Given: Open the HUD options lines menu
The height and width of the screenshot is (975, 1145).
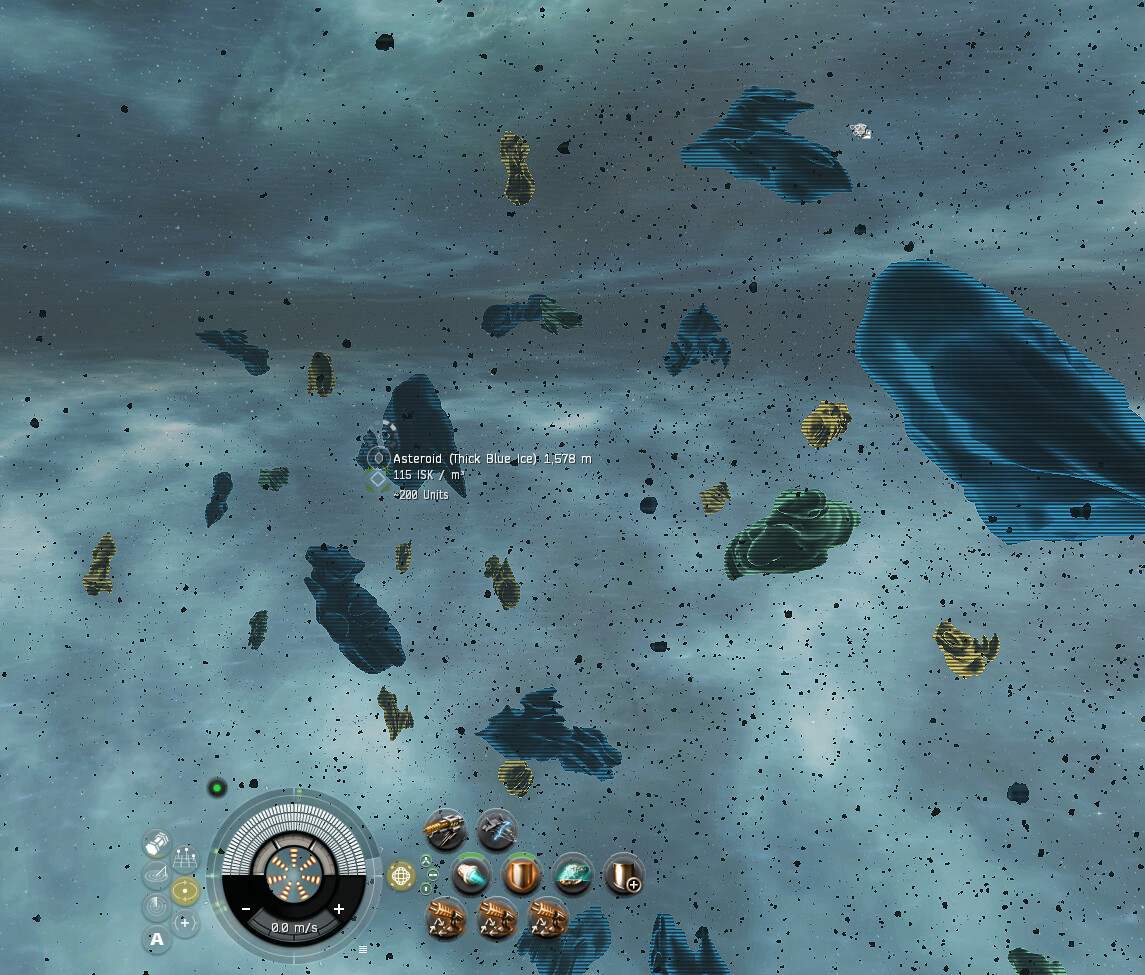Looking at the screenshot, I should [x=362, y=949].
